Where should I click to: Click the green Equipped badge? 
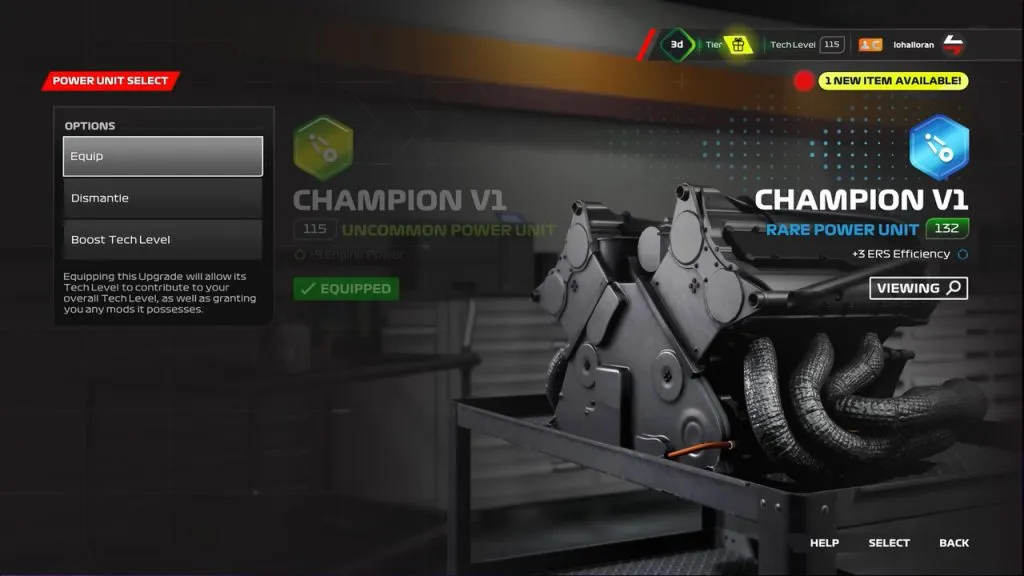(x=346, y=289)
